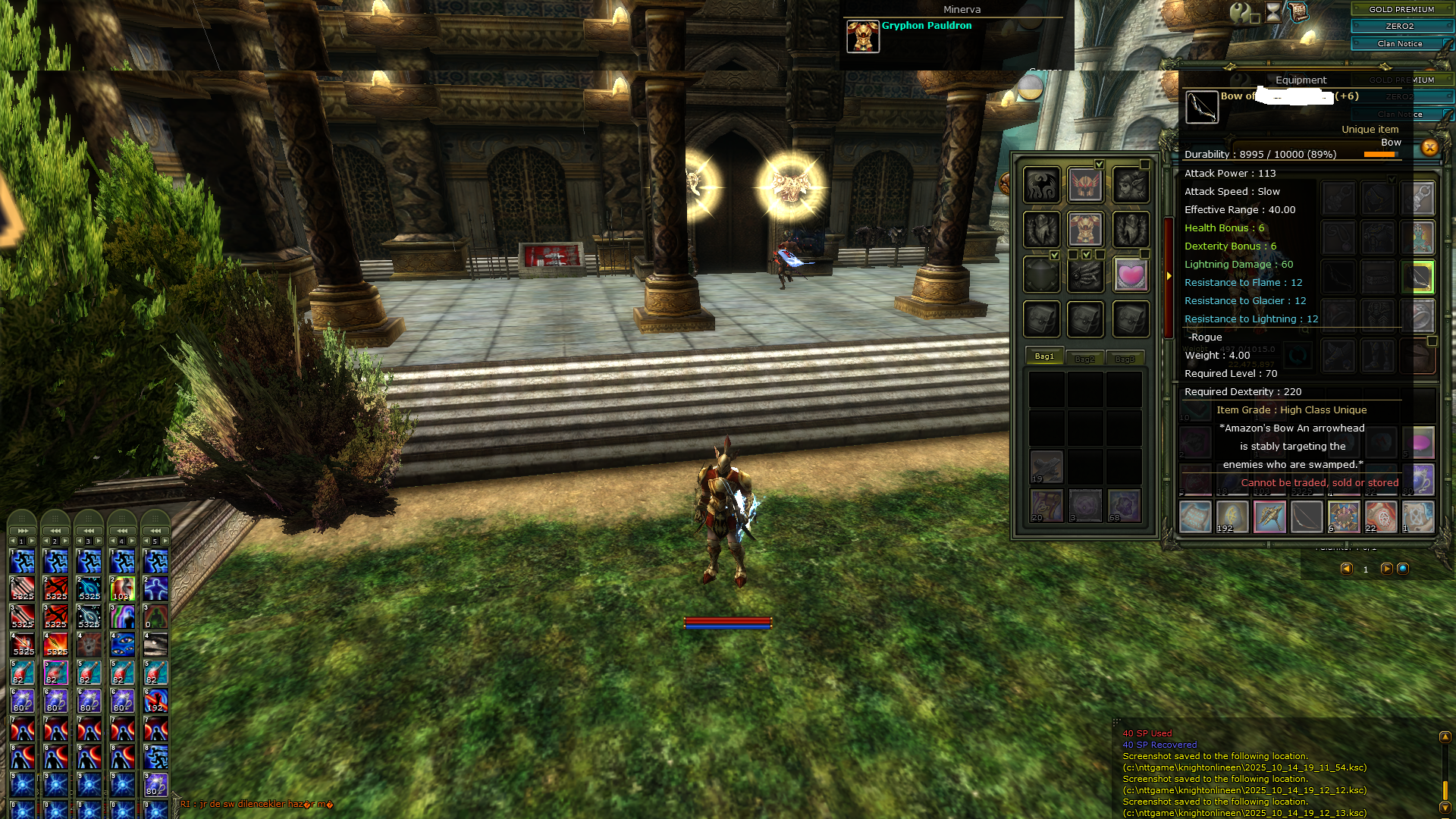Click the hourglass icon at top

click(x=1273, y=12)
